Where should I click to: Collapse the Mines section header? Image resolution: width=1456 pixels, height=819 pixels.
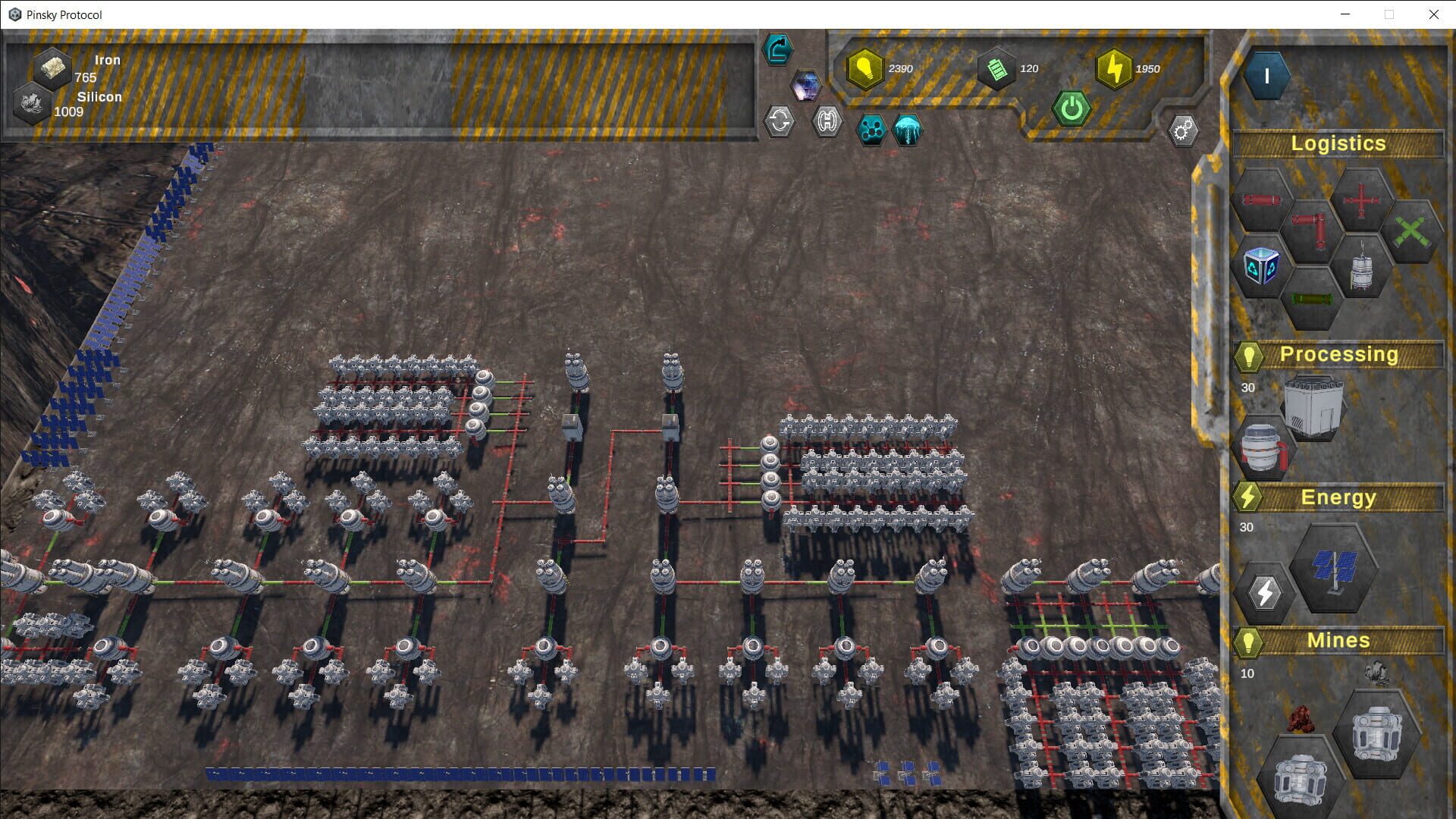tap(1338, 640)
